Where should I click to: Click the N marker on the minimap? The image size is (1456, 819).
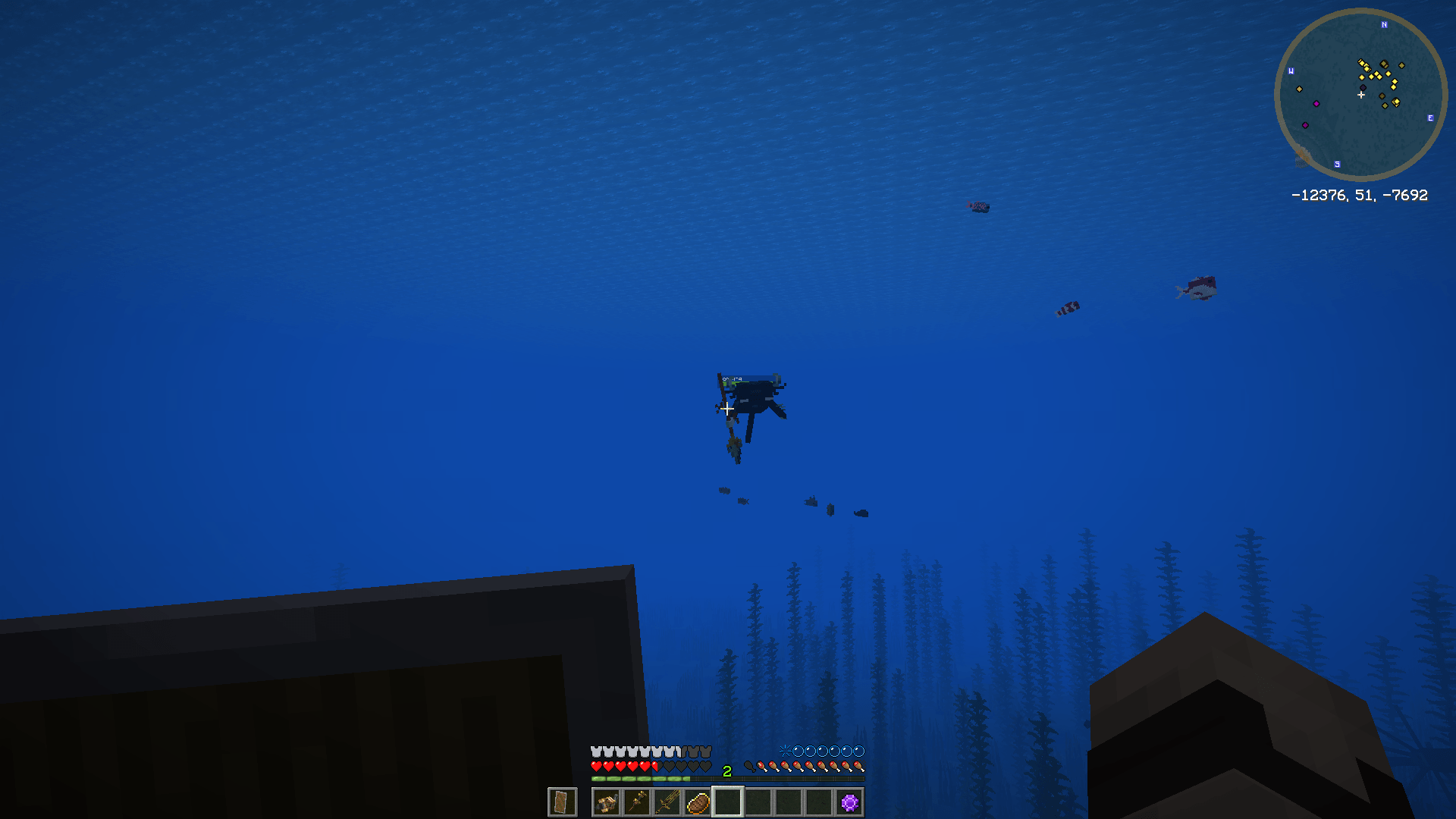point(1384,24)
